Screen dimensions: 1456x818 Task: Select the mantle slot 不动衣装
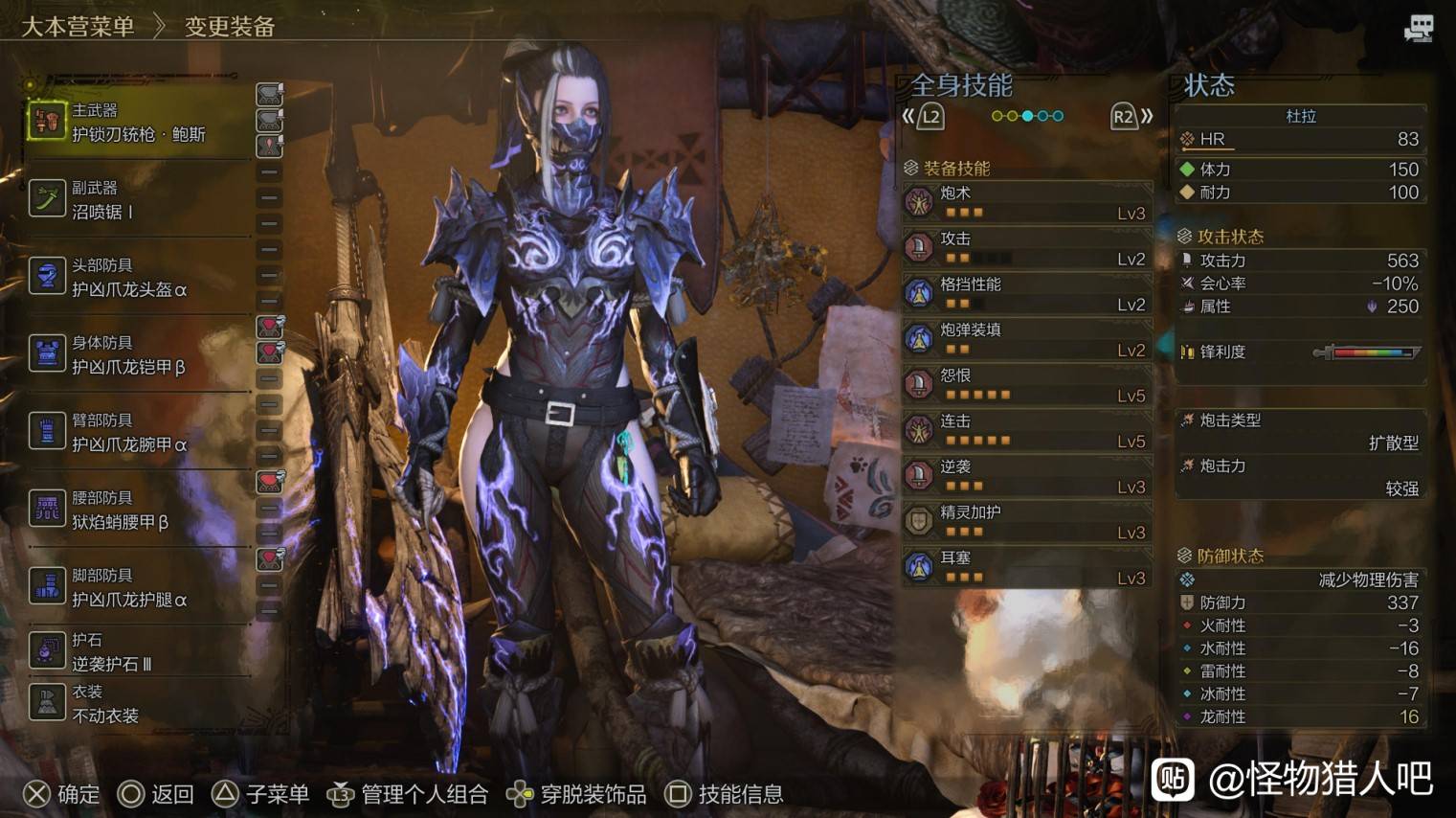click(138, 703)
